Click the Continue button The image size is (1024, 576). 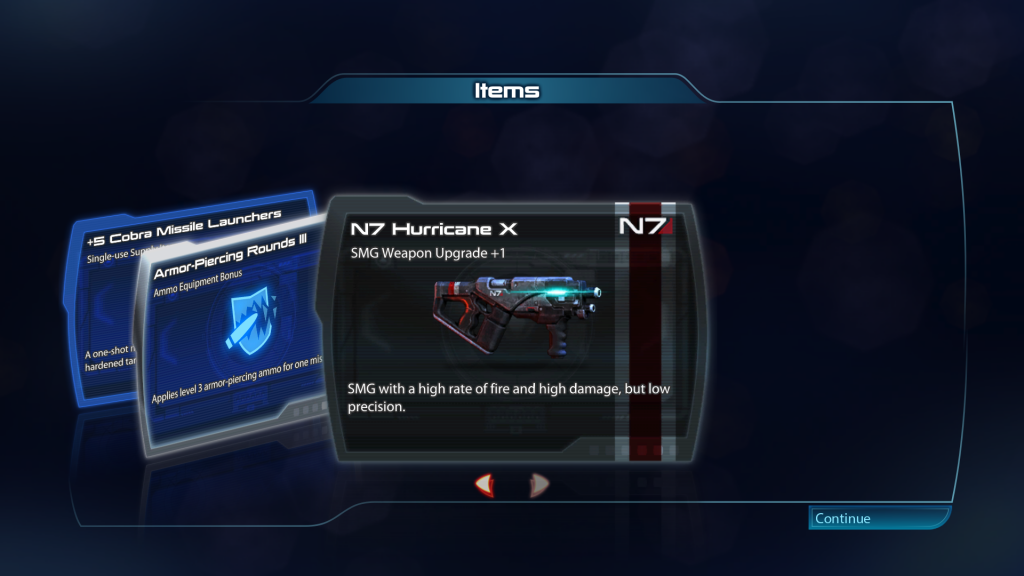(878, 518)
